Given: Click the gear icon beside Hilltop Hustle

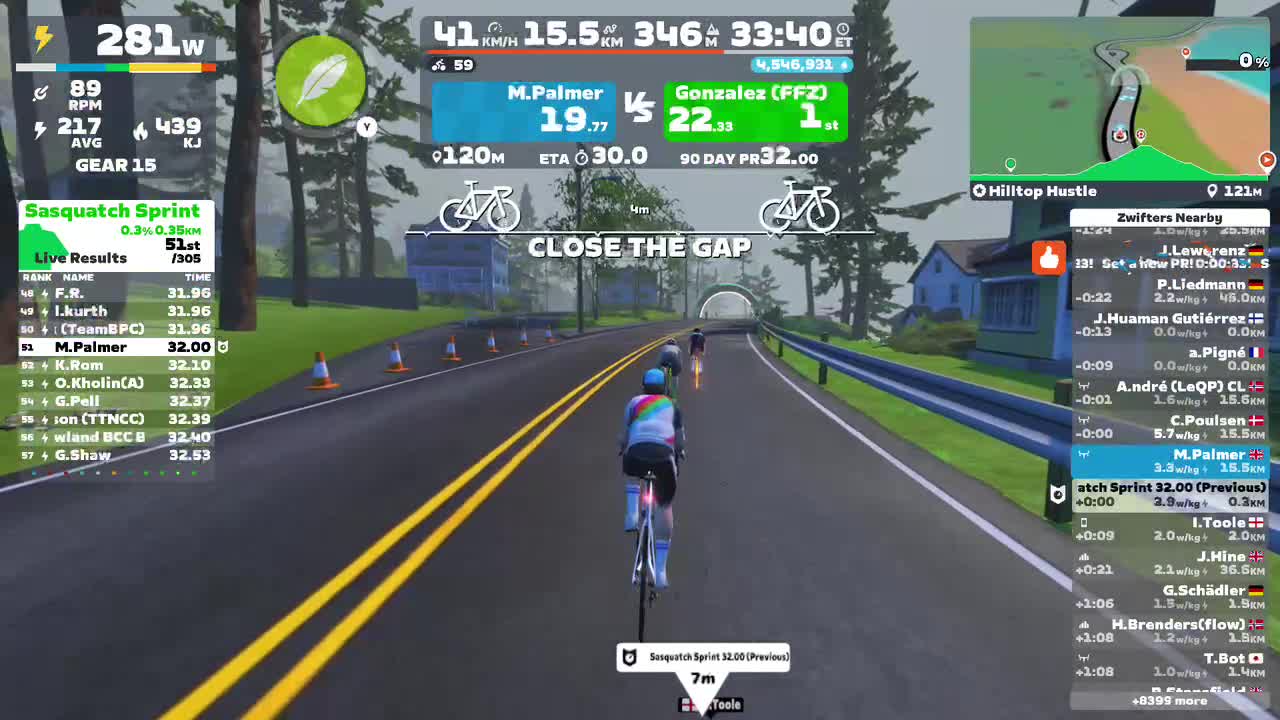Looking at the screenshot, I should (x=978, y=191).
